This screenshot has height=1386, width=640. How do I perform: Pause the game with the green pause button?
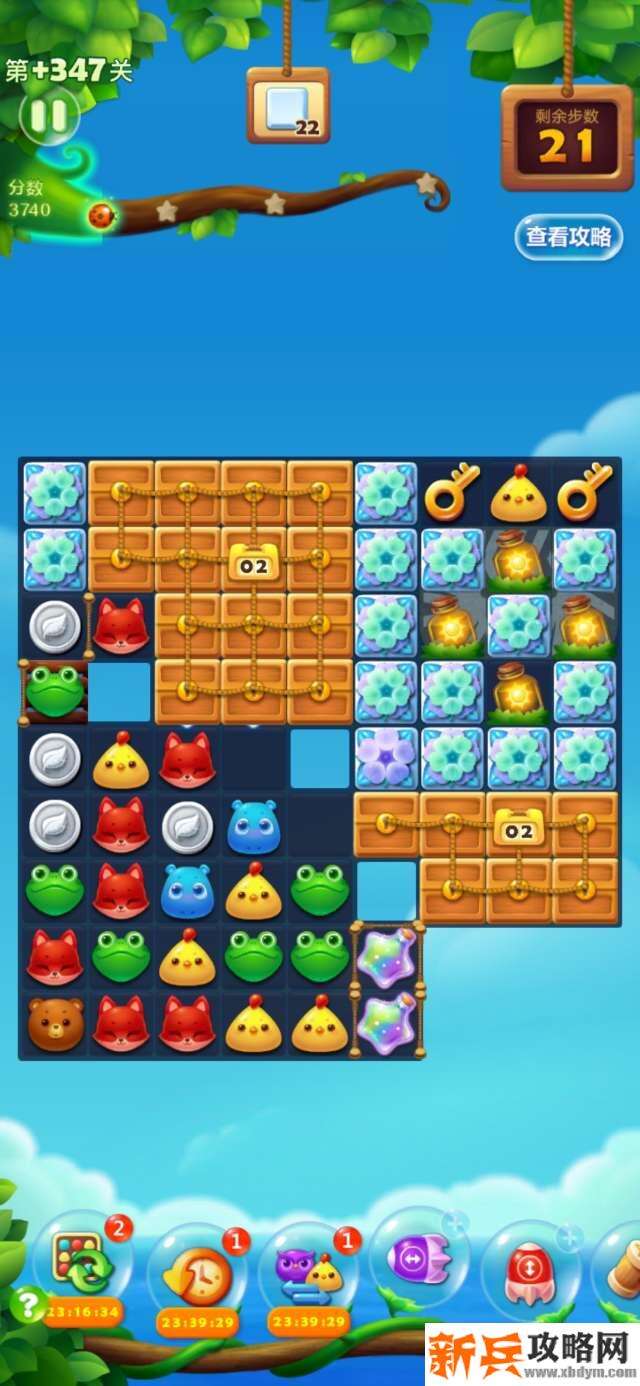[x=48, y=116]
